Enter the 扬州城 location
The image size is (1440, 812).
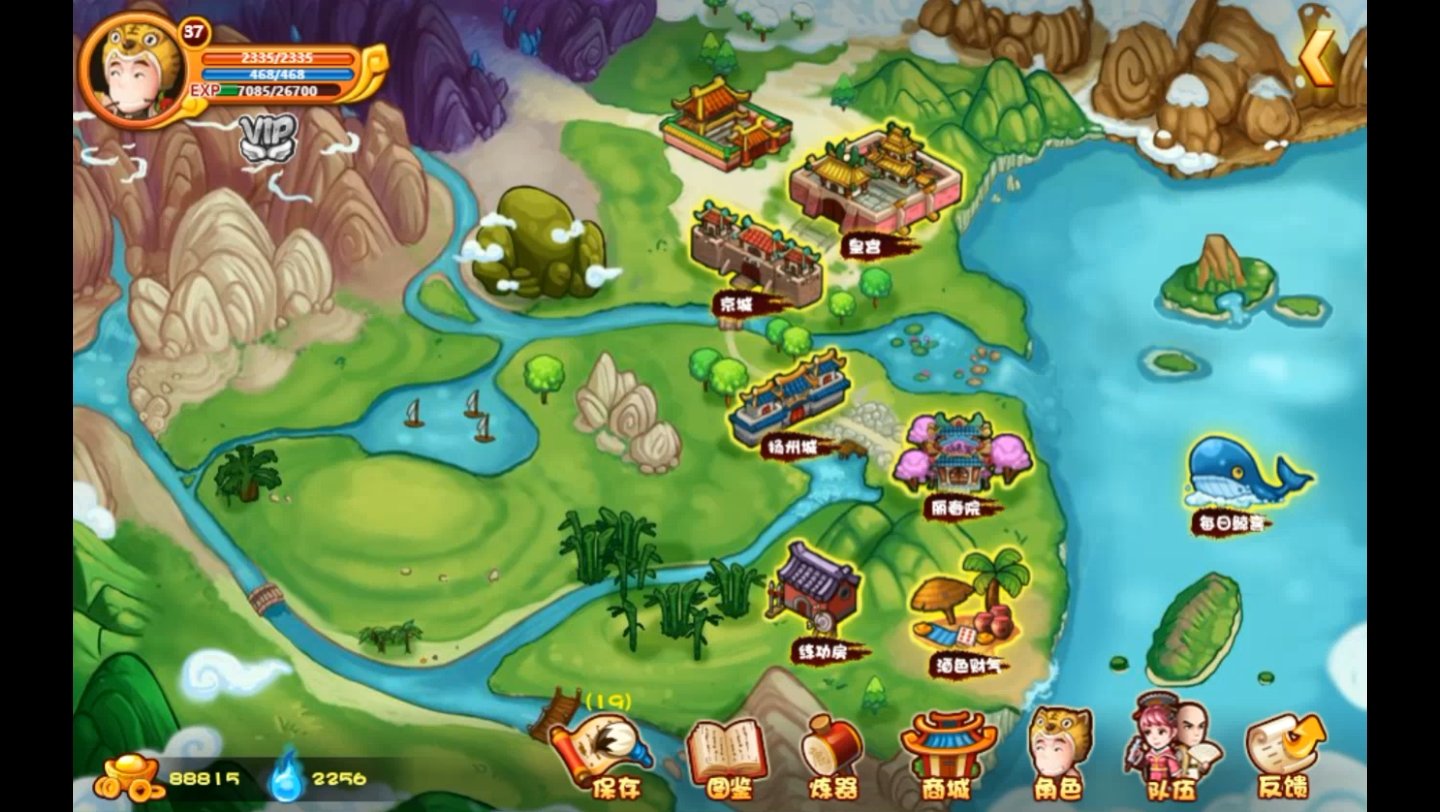click(x=790, y=400)
